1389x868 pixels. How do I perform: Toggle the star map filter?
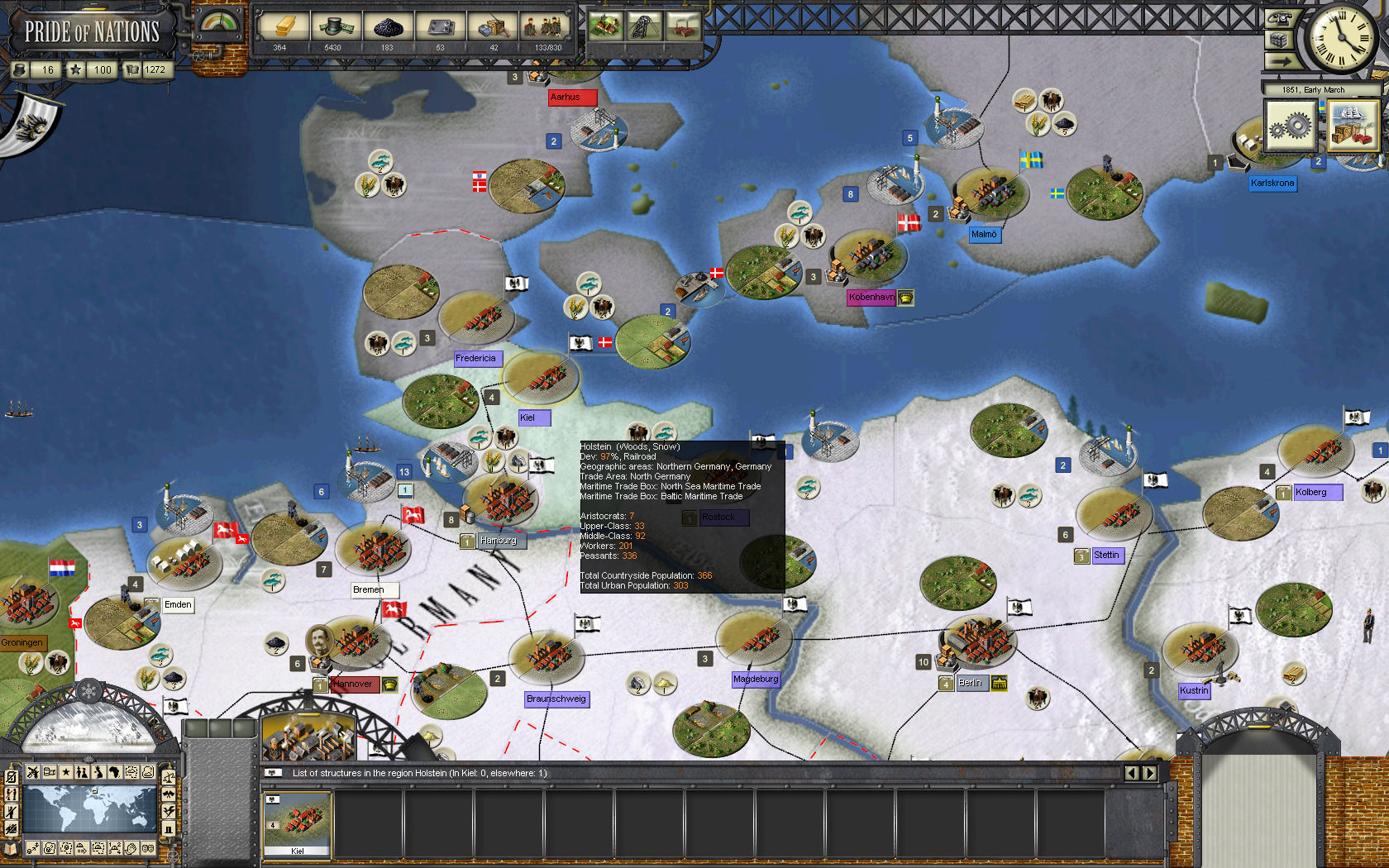point(65,772)
